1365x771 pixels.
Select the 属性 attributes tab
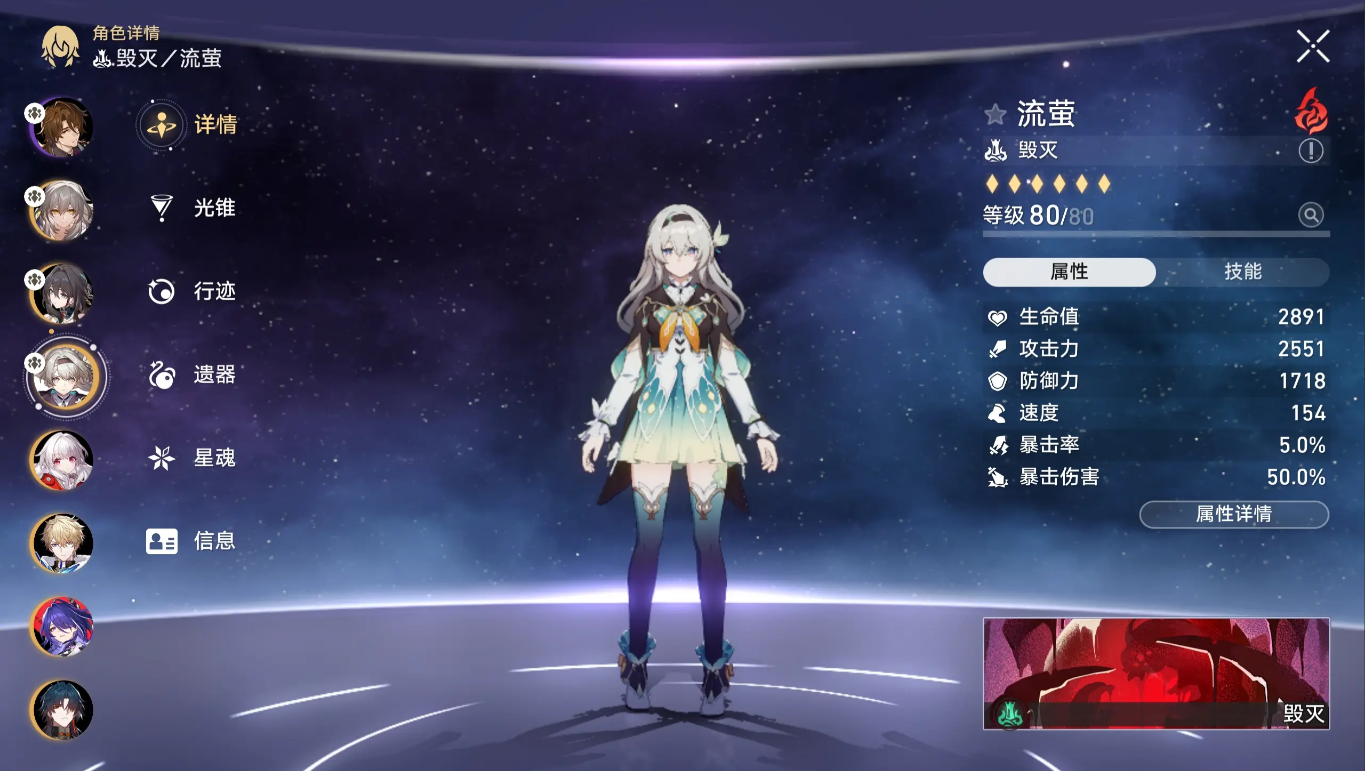point(1069,272)
